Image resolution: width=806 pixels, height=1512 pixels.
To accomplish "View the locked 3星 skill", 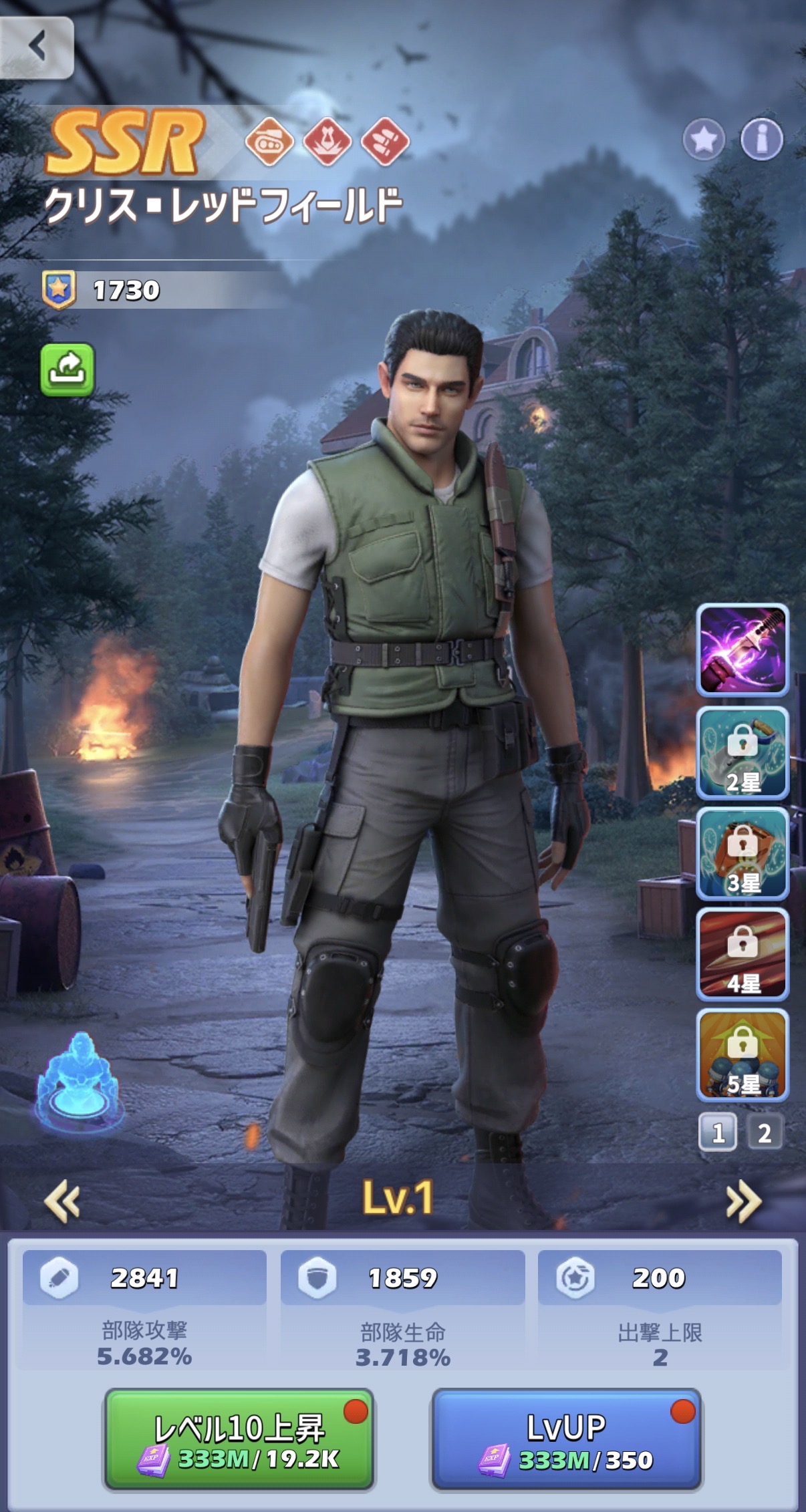I will [743, 854].
